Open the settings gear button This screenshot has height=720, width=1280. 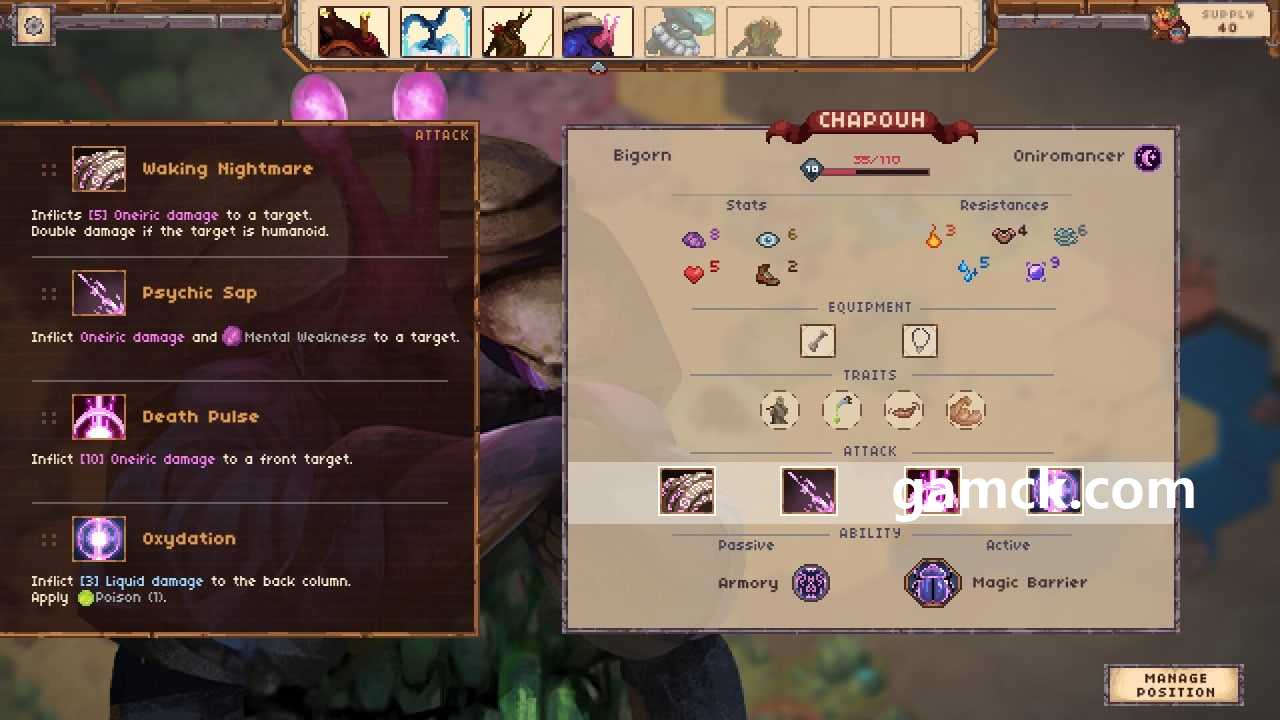[x=33, y=25]
